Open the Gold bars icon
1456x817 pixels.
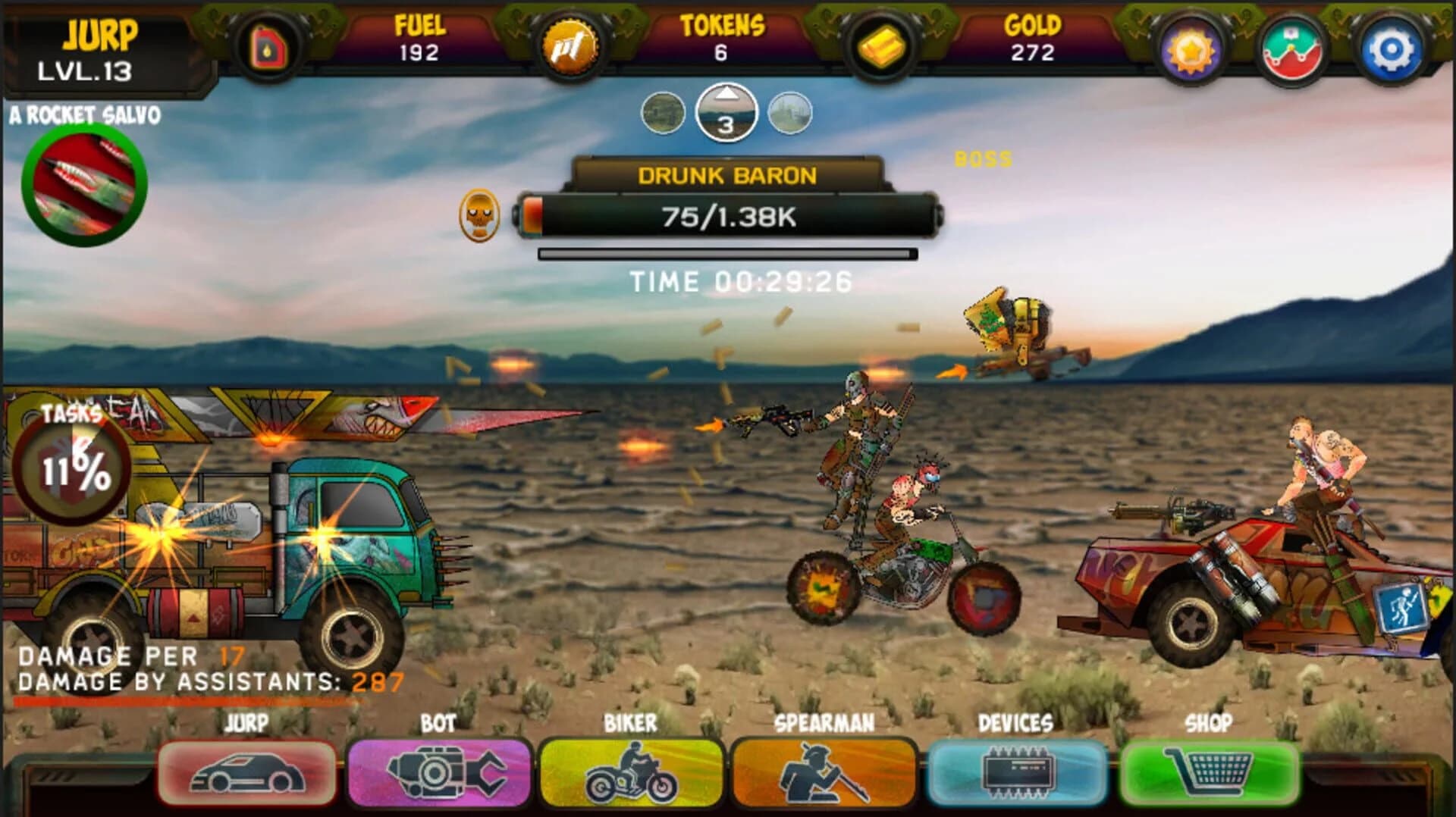click(880, 47)
